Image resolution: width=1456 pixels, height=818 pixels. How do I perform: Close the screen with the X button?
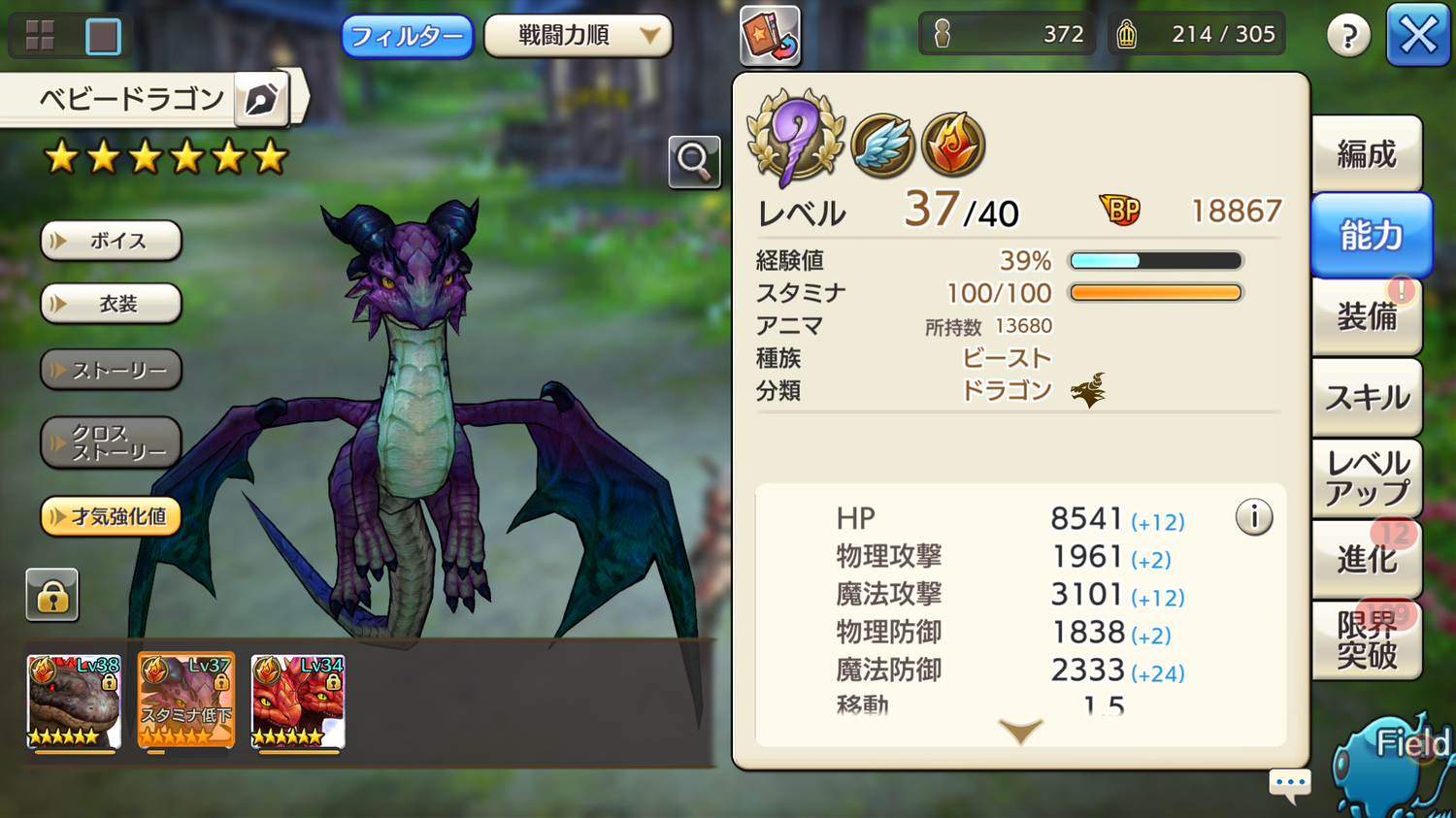point(1417,36)
